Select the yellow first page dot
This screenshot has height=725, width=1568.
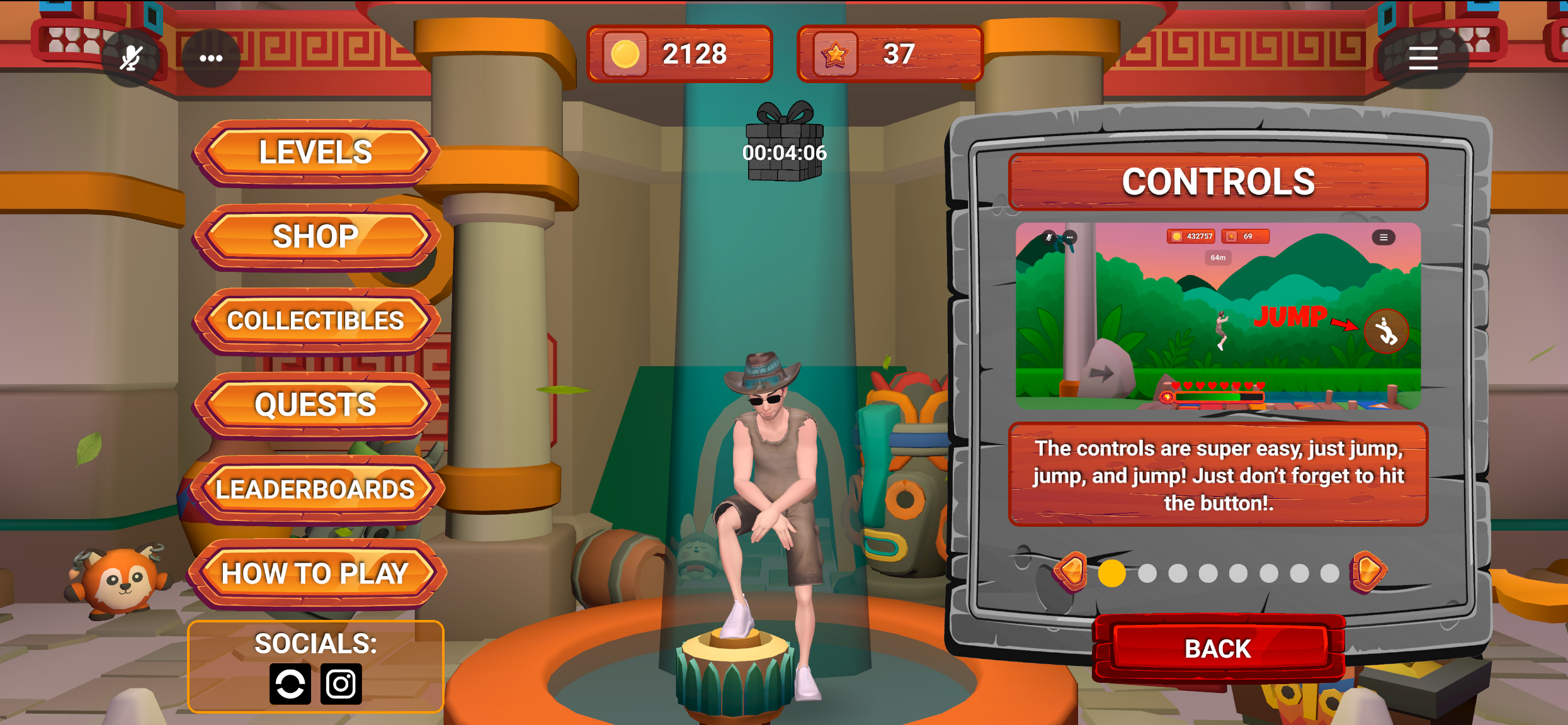coord(1111,573)
